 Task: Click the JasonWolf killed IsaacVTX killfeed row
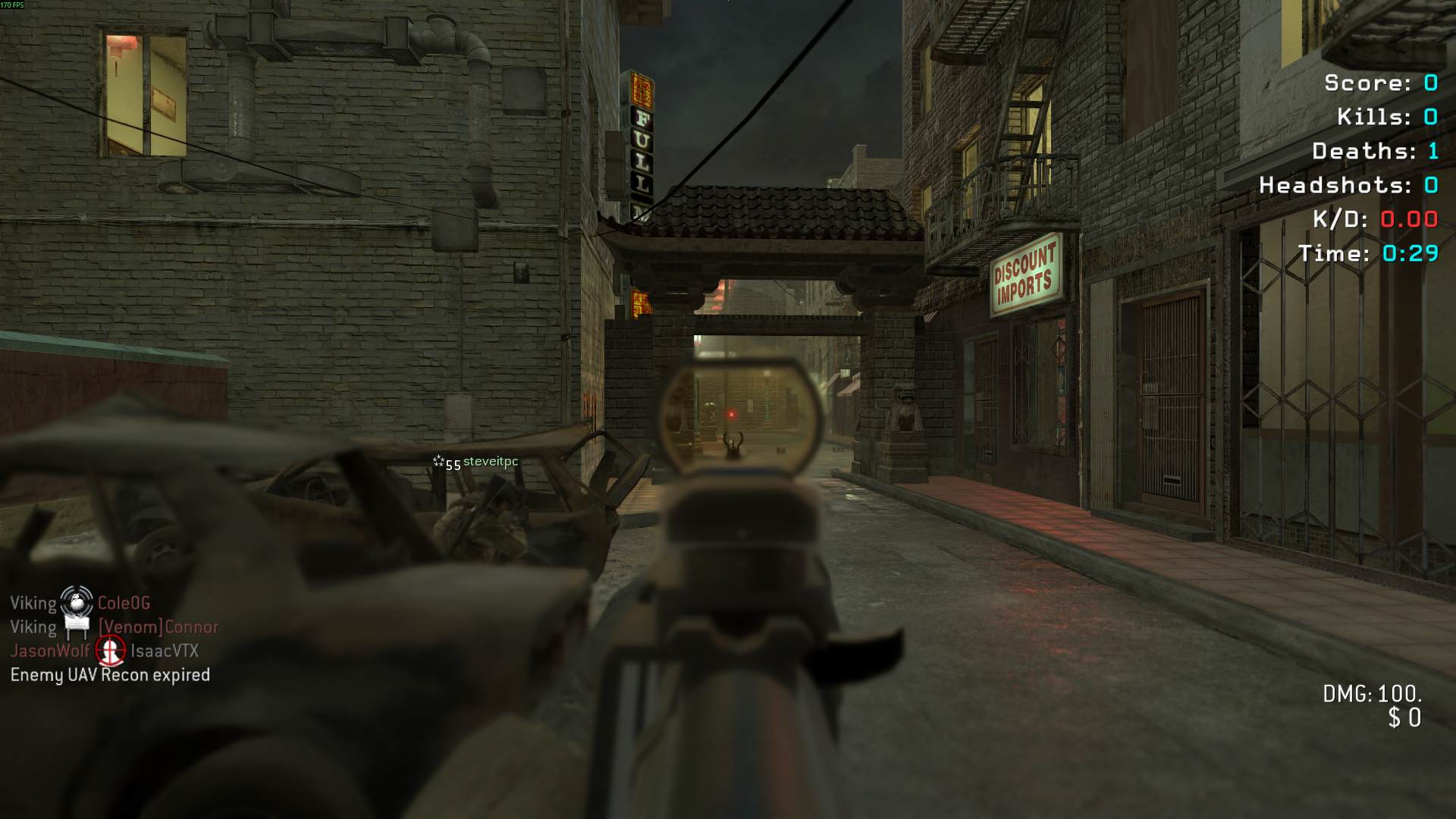105,651
